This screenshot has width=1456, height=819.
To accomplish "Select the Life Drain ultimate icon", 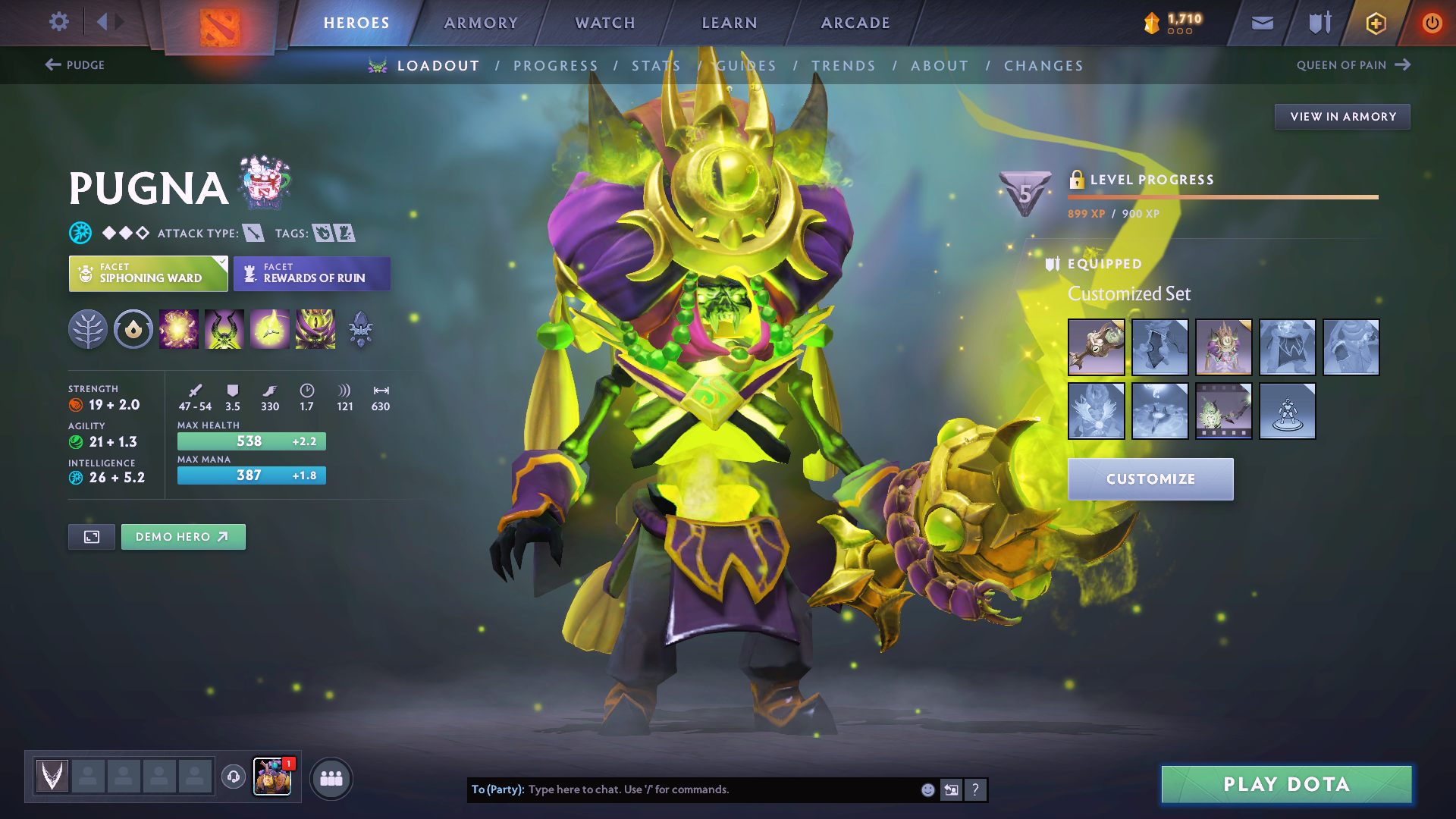I will pos(315,329).
